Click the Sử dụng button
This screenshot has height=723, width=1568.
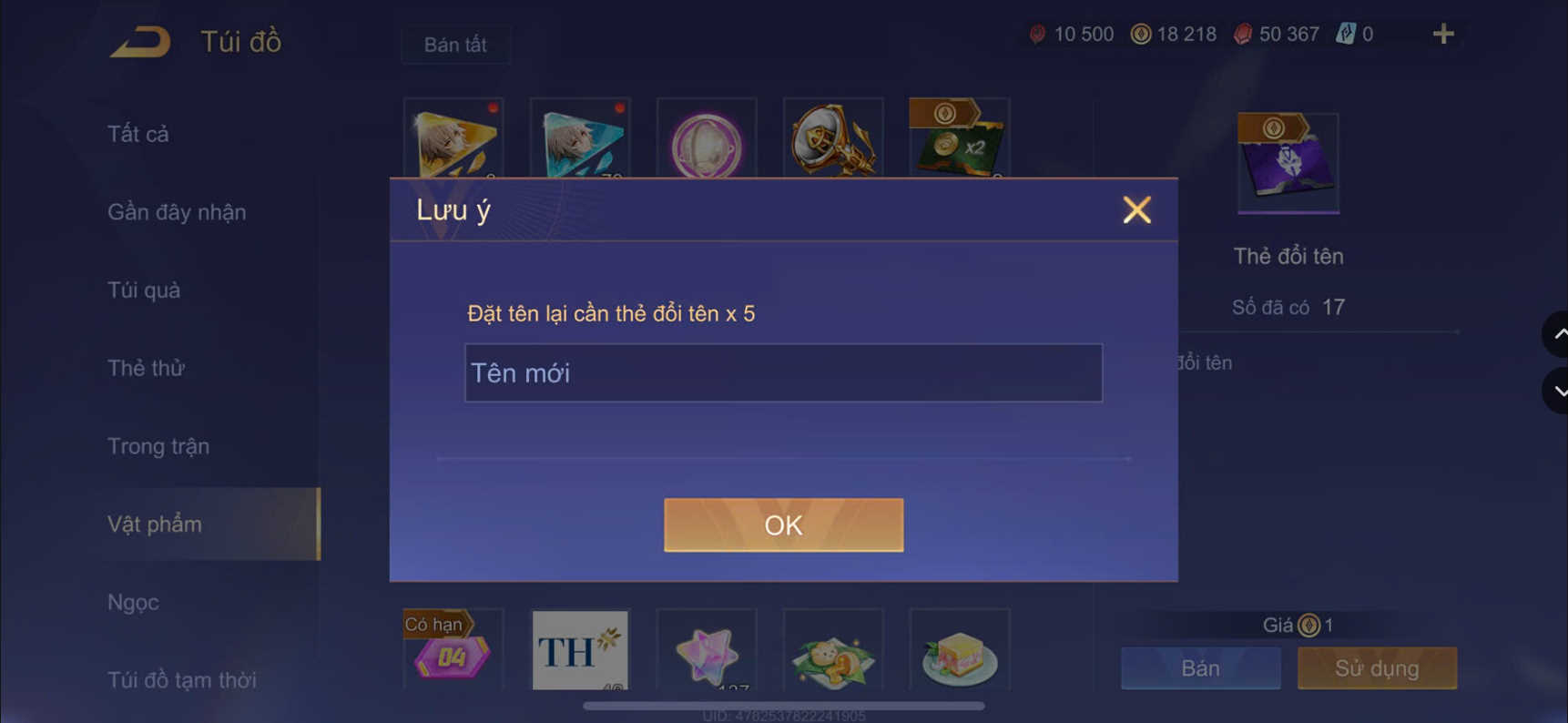[1377, 667]
